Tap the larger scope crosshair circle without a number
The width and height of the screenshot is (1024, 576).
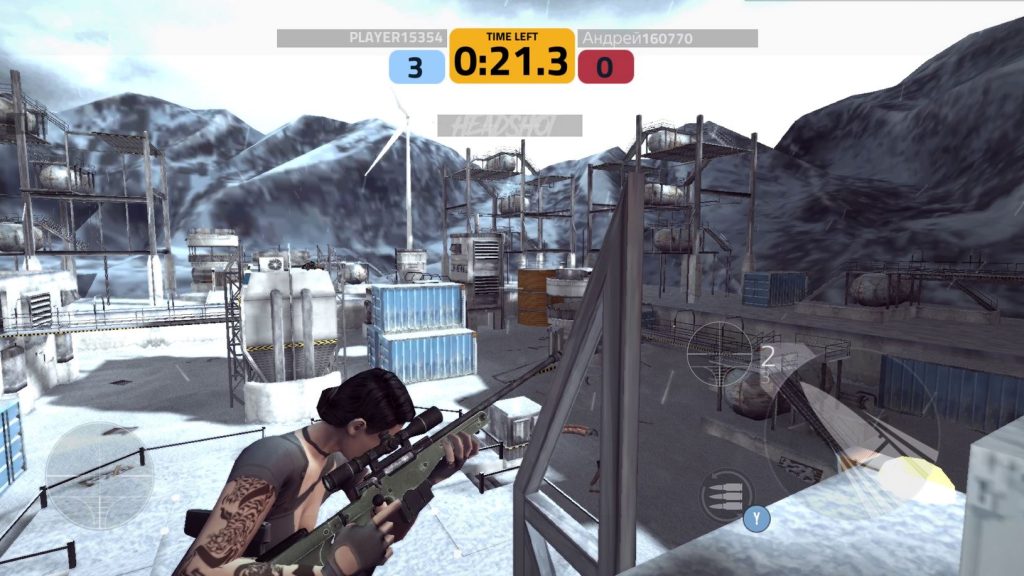tap(99, 475)
